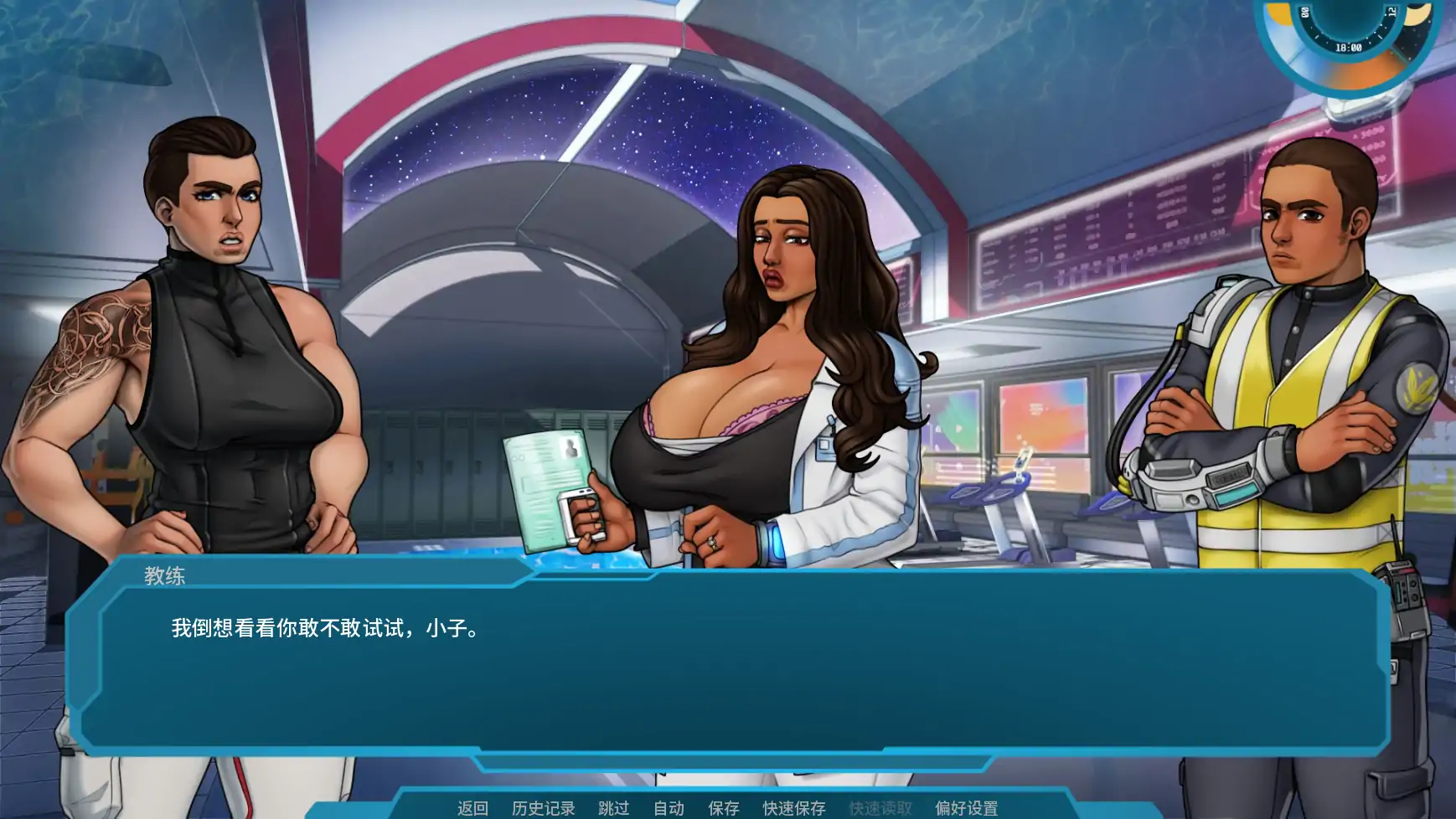Open 历史记录 to view dialogue history
Image resolution: width=1456 pixels, height=819 pixels.
point(543,807)
